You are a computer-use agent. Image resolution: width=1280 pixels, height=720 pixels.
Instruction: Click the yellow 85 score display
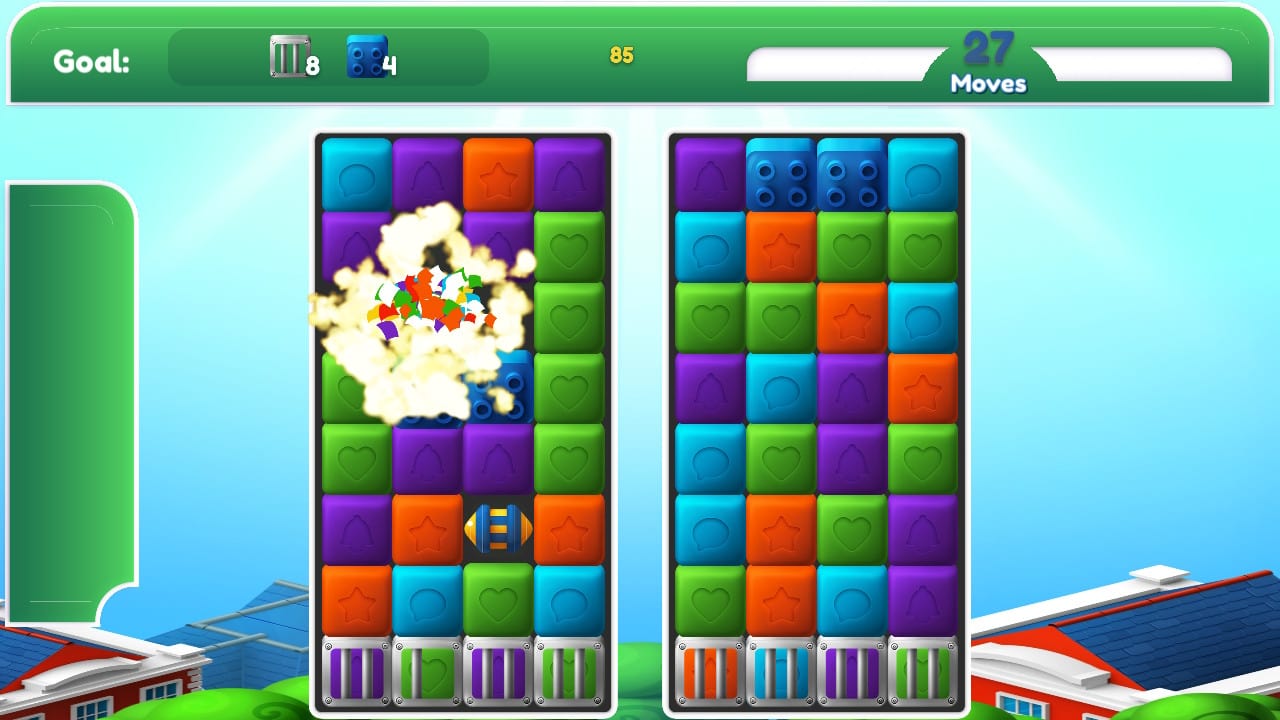pos(622,57)
